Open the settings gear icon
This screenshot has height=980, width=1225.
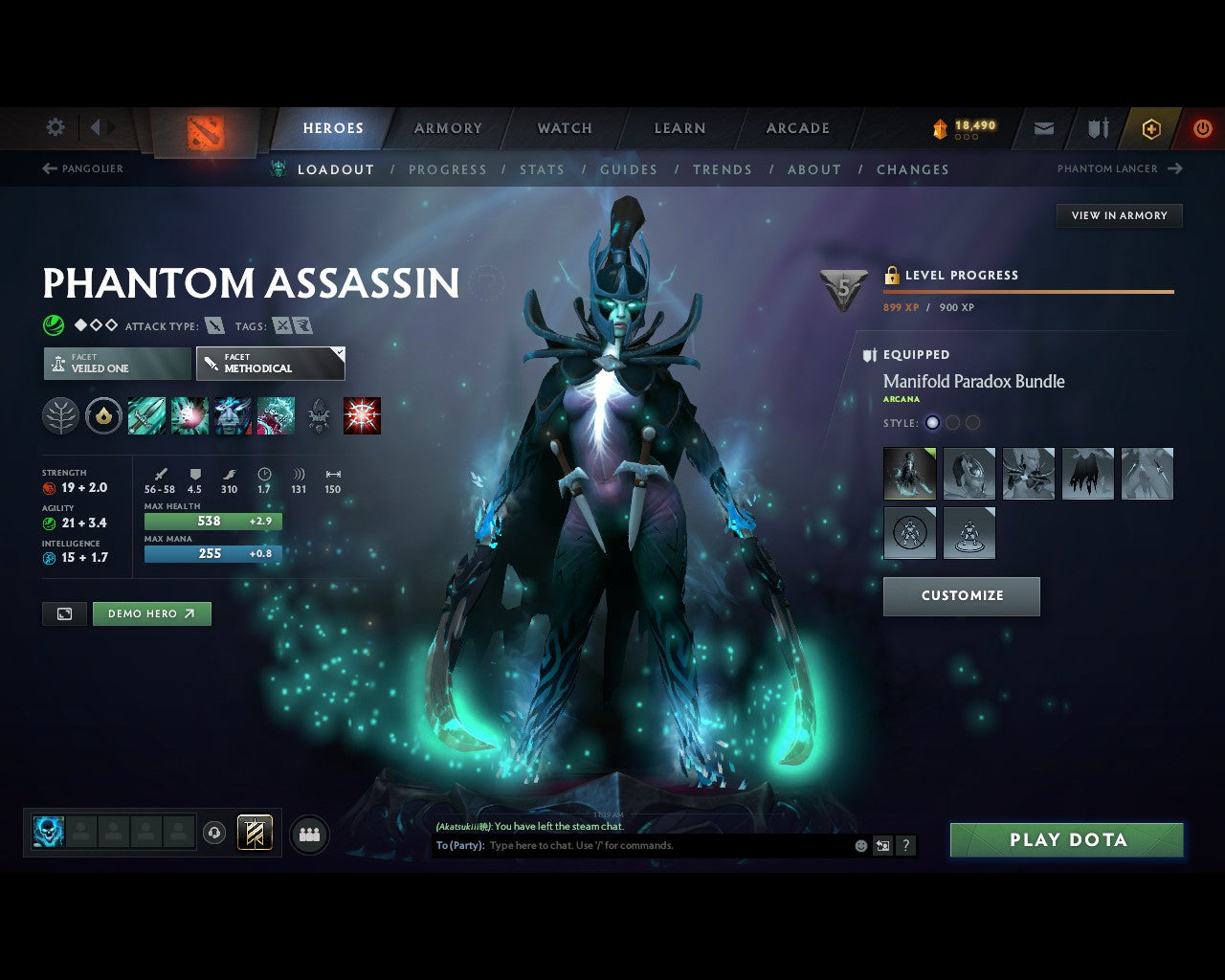[x=55, y=126]
